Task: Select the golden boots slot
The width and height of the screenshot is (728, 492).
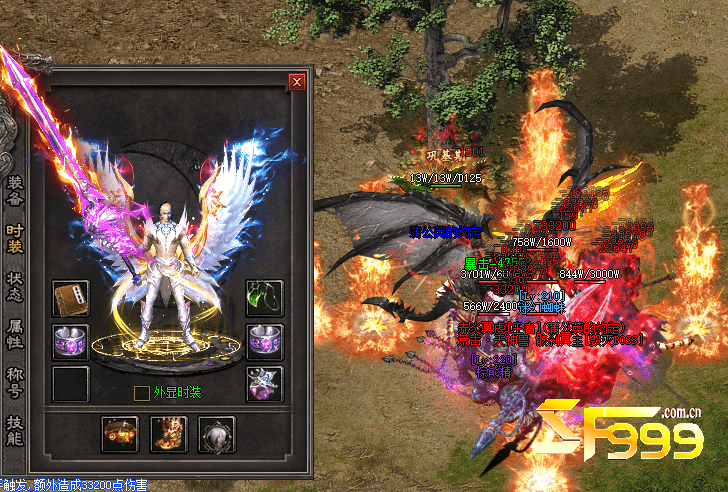Action: [168, 435]
